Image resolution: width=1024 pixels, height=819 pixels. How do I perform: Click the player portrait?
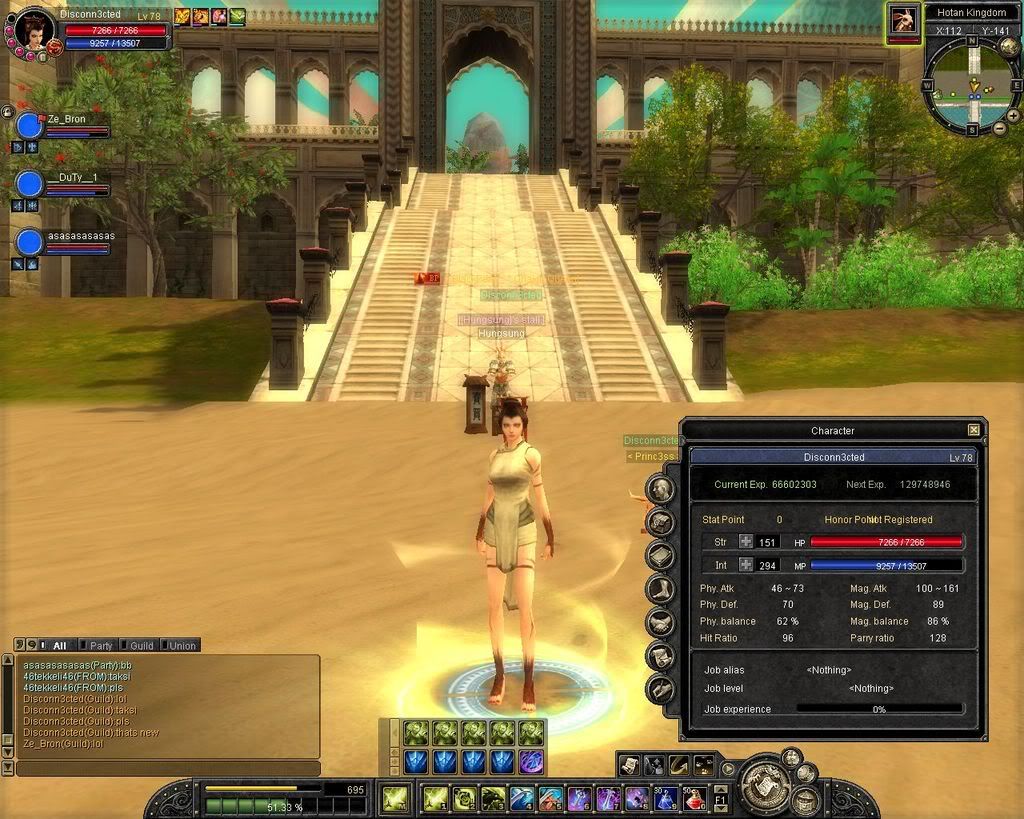point(34,30)
